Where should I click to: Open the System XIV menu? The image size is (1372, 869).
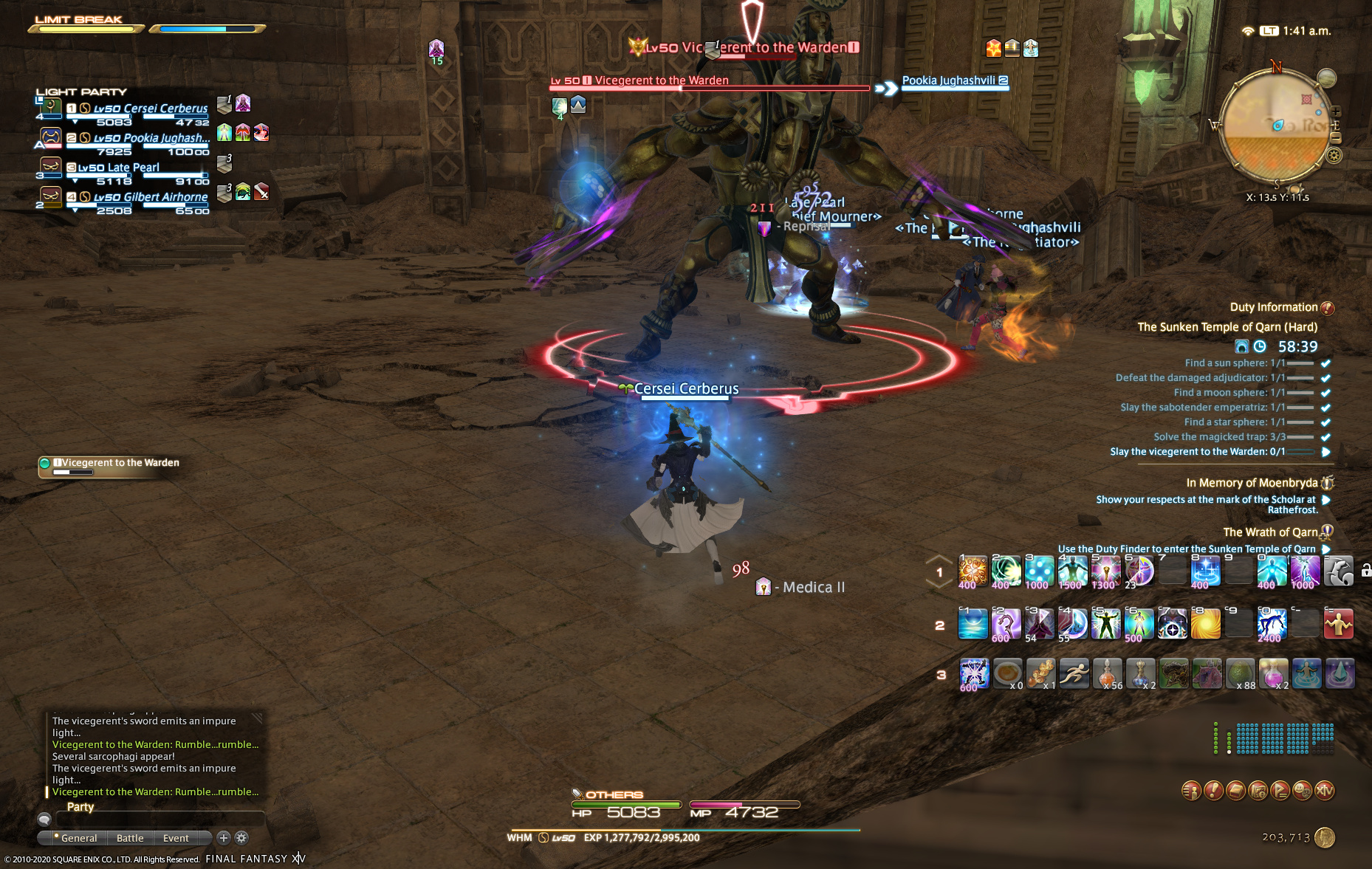click(x=1325, y=791)
